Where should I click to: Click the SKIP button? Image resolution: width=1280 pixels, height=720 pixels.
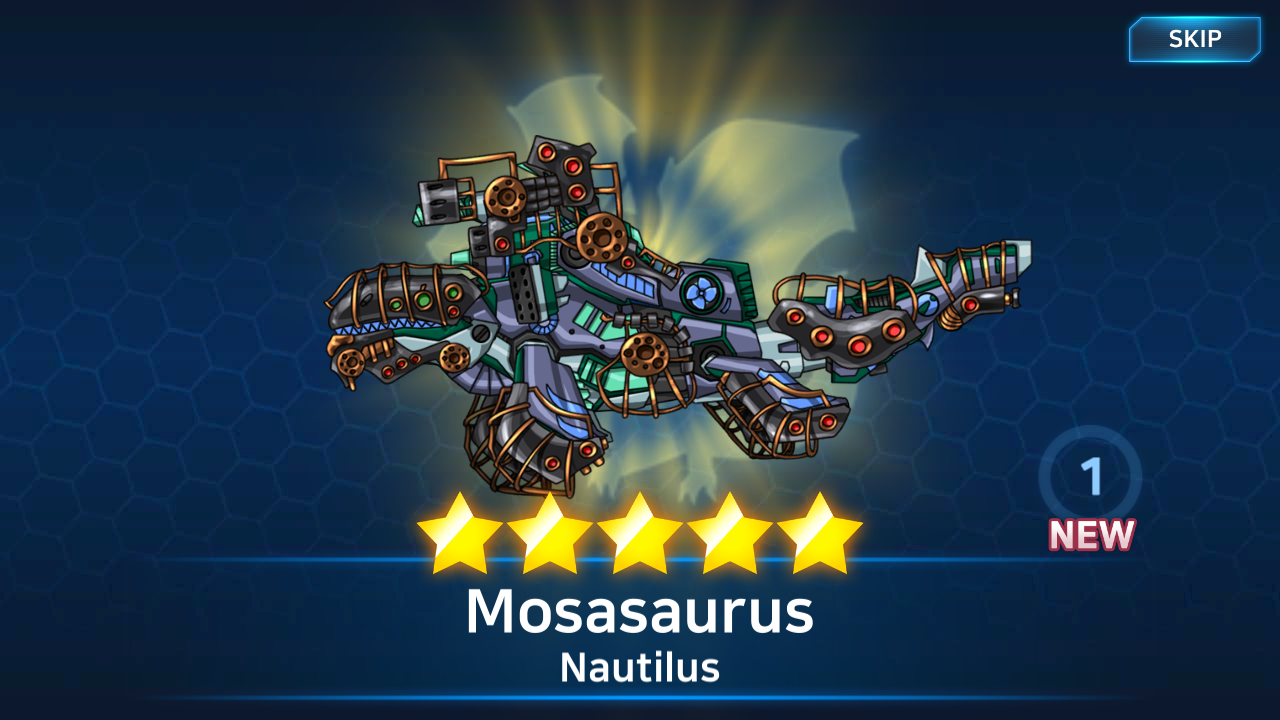click(1194, 40)
